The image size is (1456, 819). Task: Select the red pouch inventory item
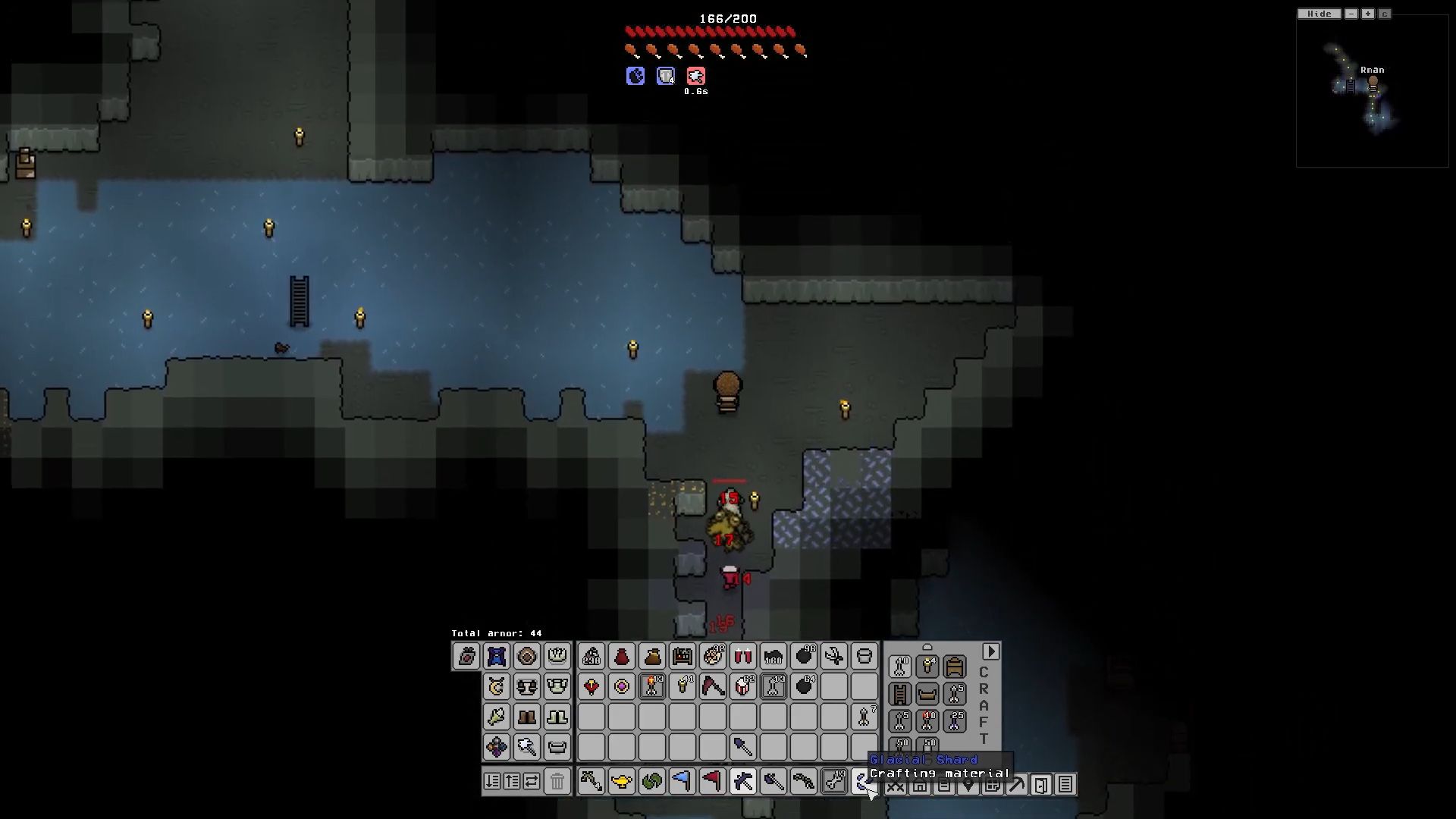[622, 657]
